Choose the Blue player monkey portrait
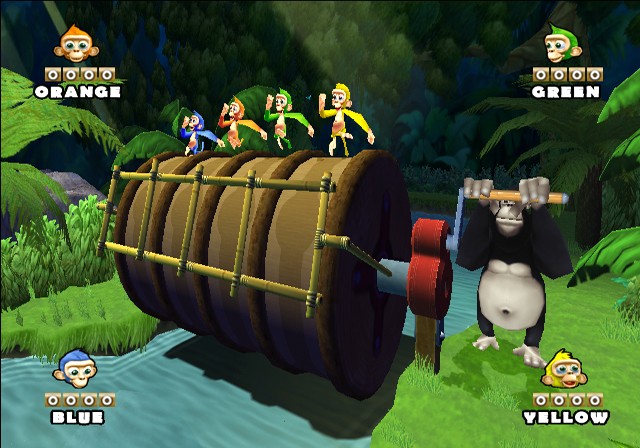This screenshot has width=640, height=448. (76, 370)
